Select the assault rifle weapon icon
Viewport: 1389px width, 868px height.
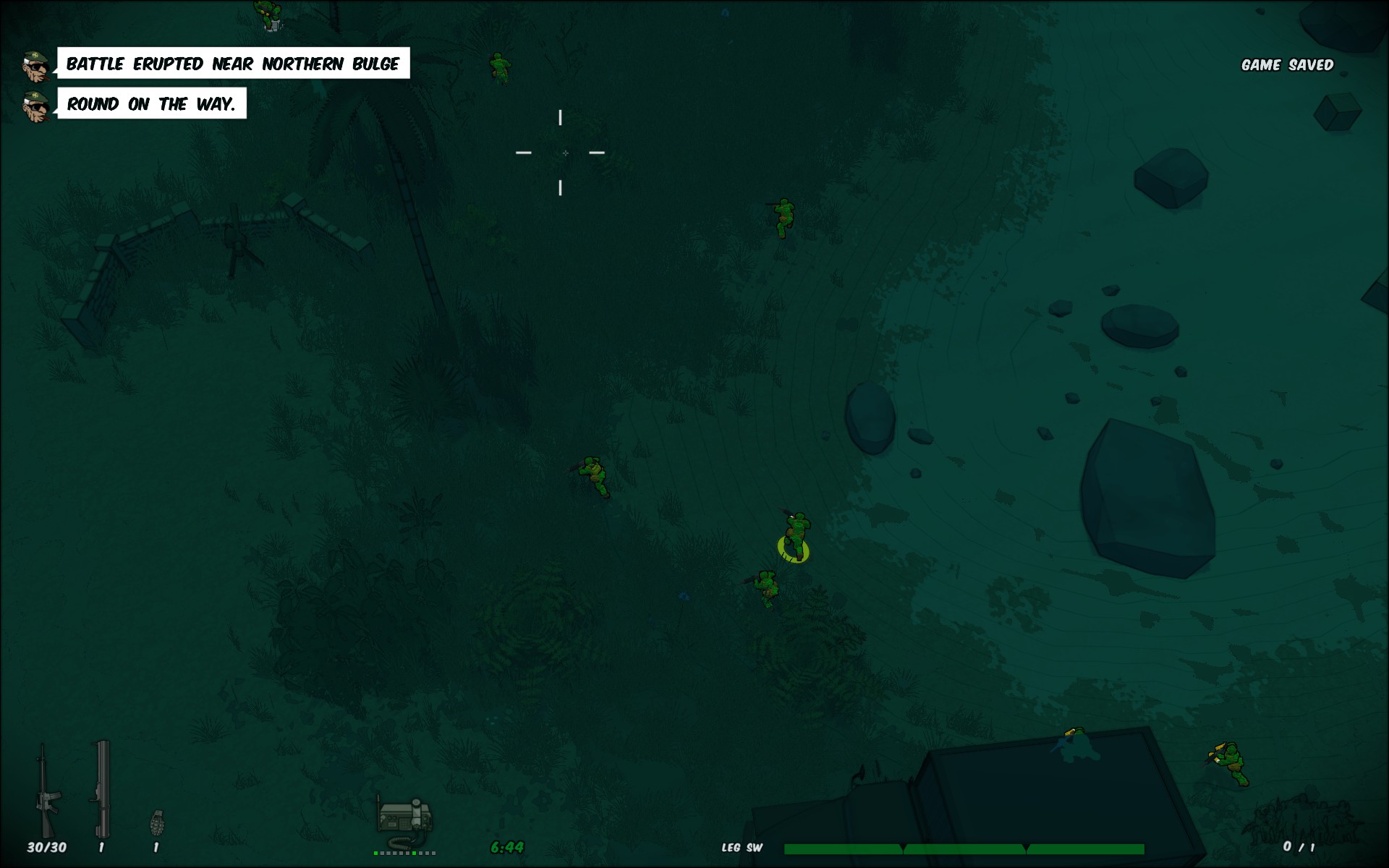(x=46, y=792)
